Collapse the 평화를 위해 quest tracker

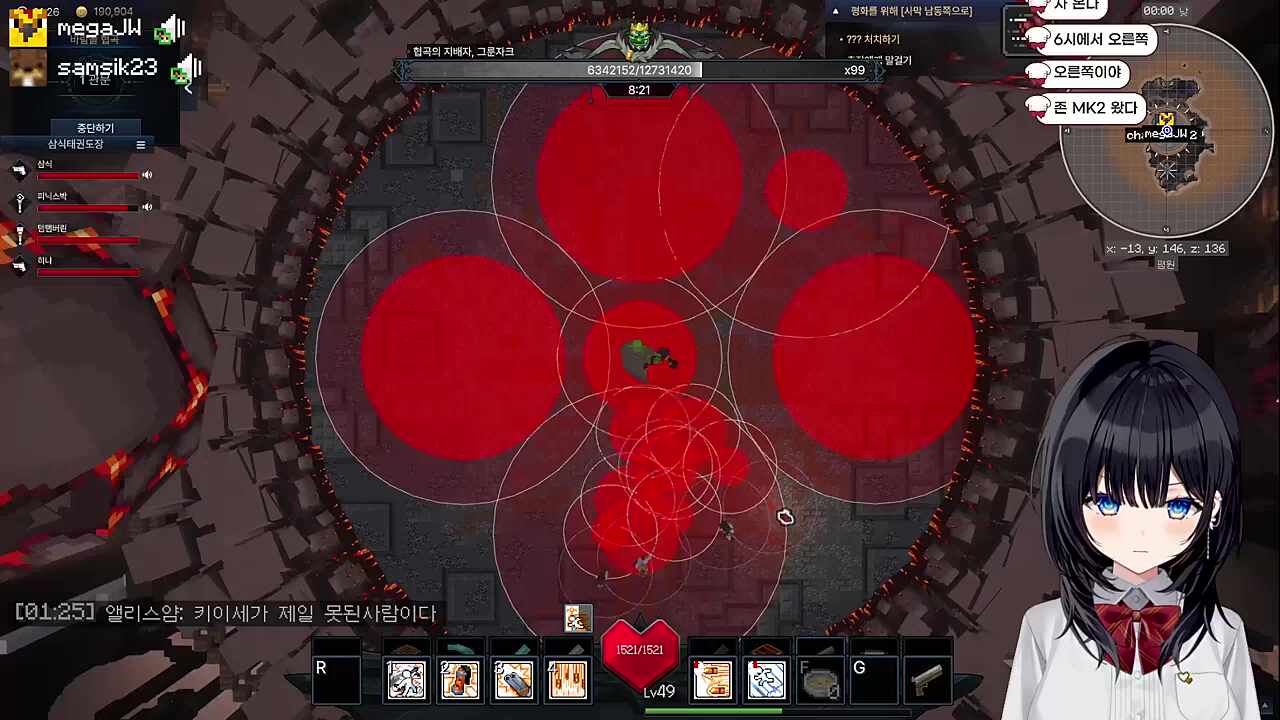(836, 11)
